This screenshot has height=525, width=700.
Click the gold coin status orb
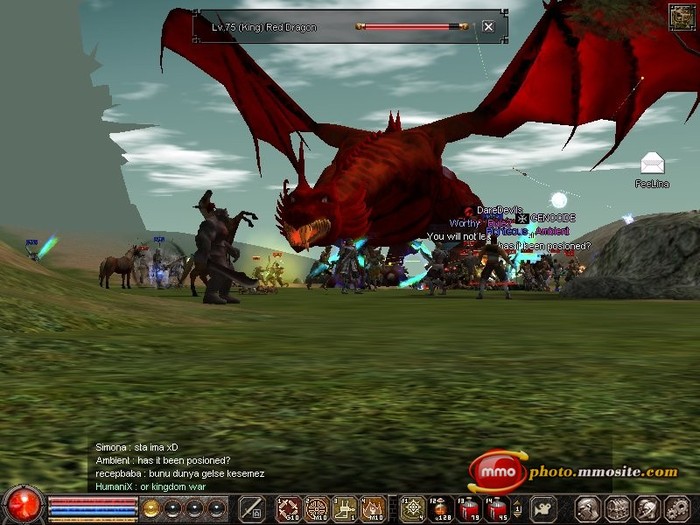coord(152,508)
